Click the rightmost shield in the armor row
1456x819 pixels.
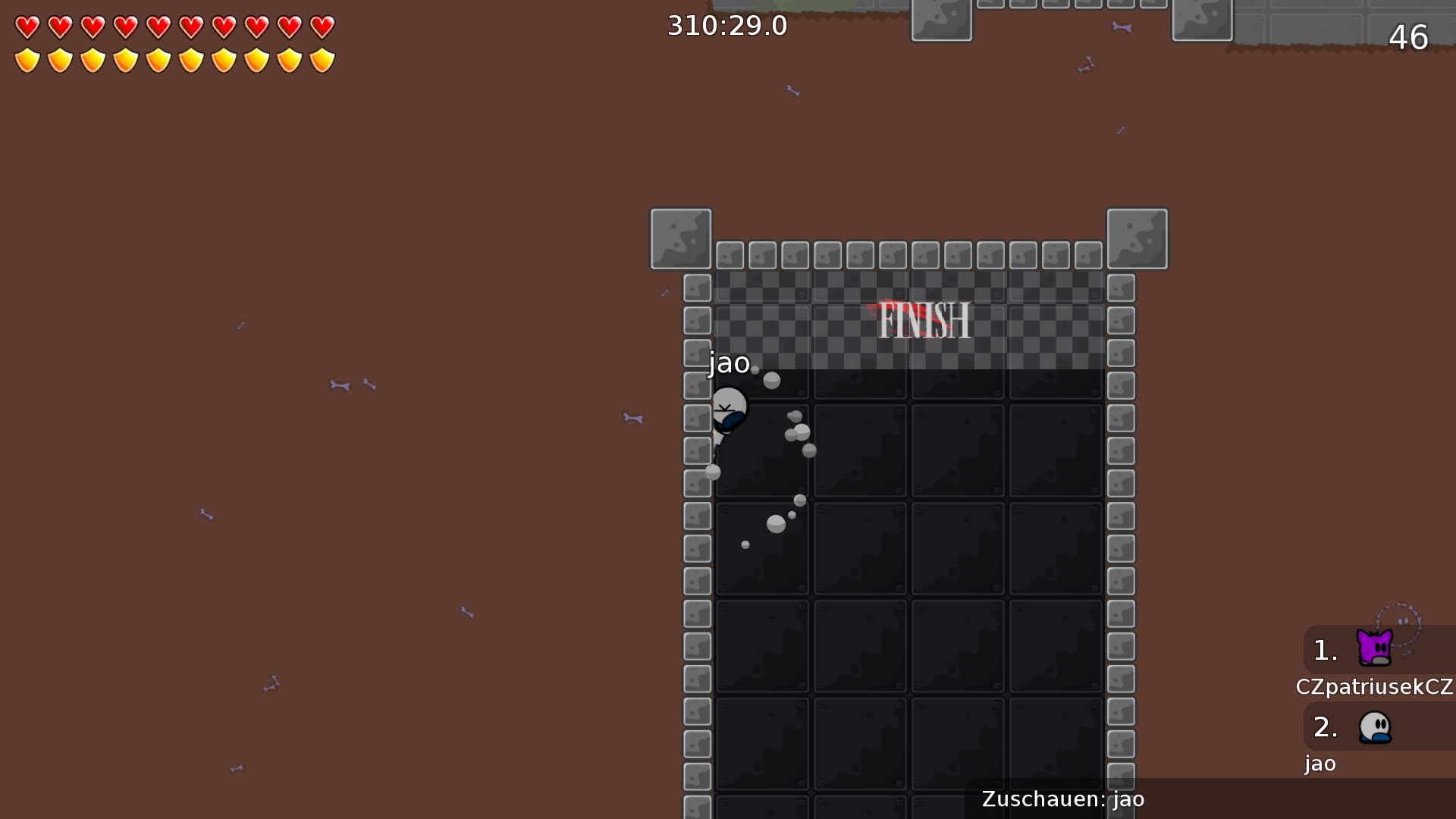(321, 59)
